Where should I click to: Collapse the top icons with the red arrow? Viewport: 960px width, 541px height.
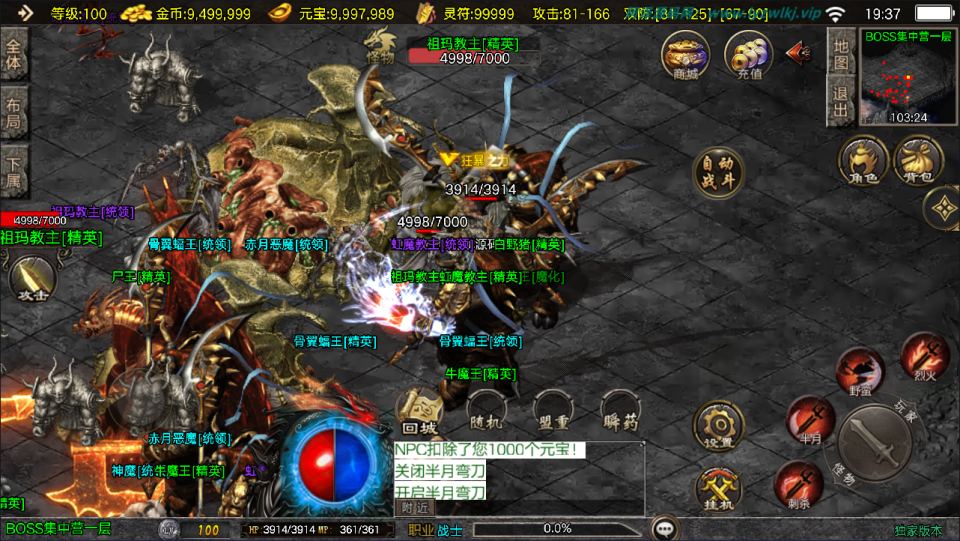pyautogui.click(x=799, y=52)
